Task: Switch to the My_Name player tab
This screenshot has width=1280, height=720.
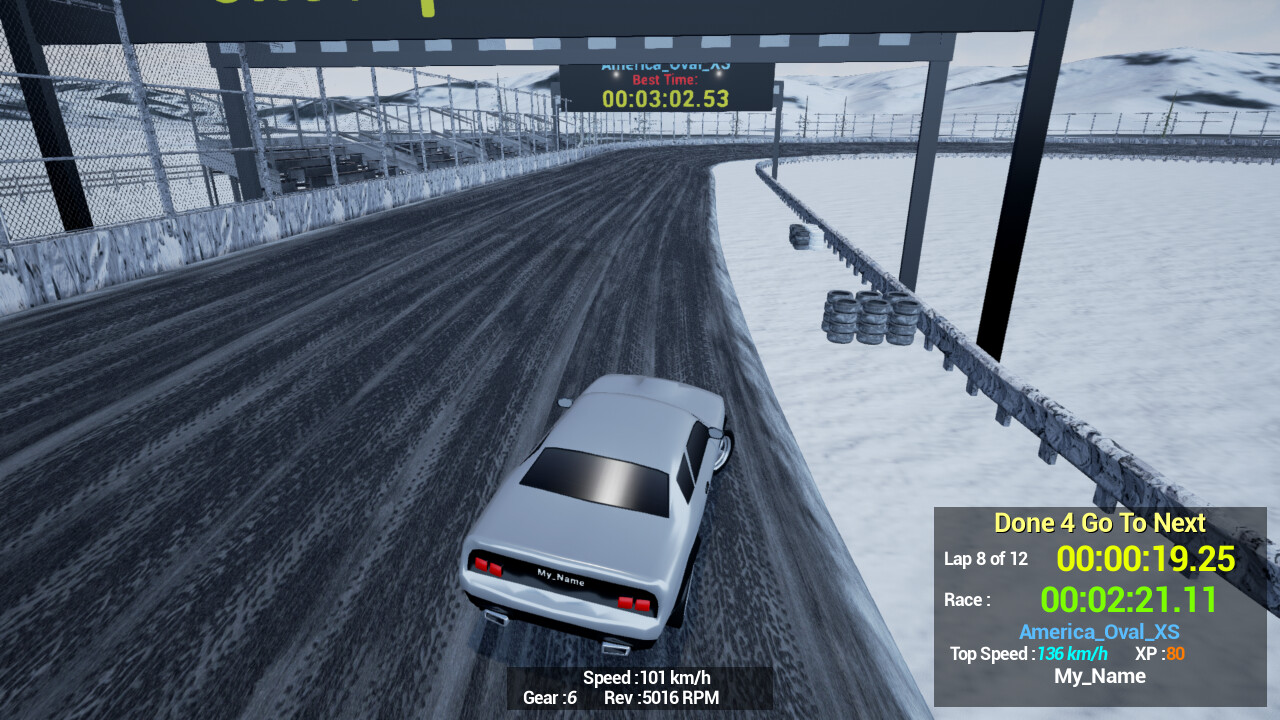Action: pyautogui.click(x=1099, y=676)
